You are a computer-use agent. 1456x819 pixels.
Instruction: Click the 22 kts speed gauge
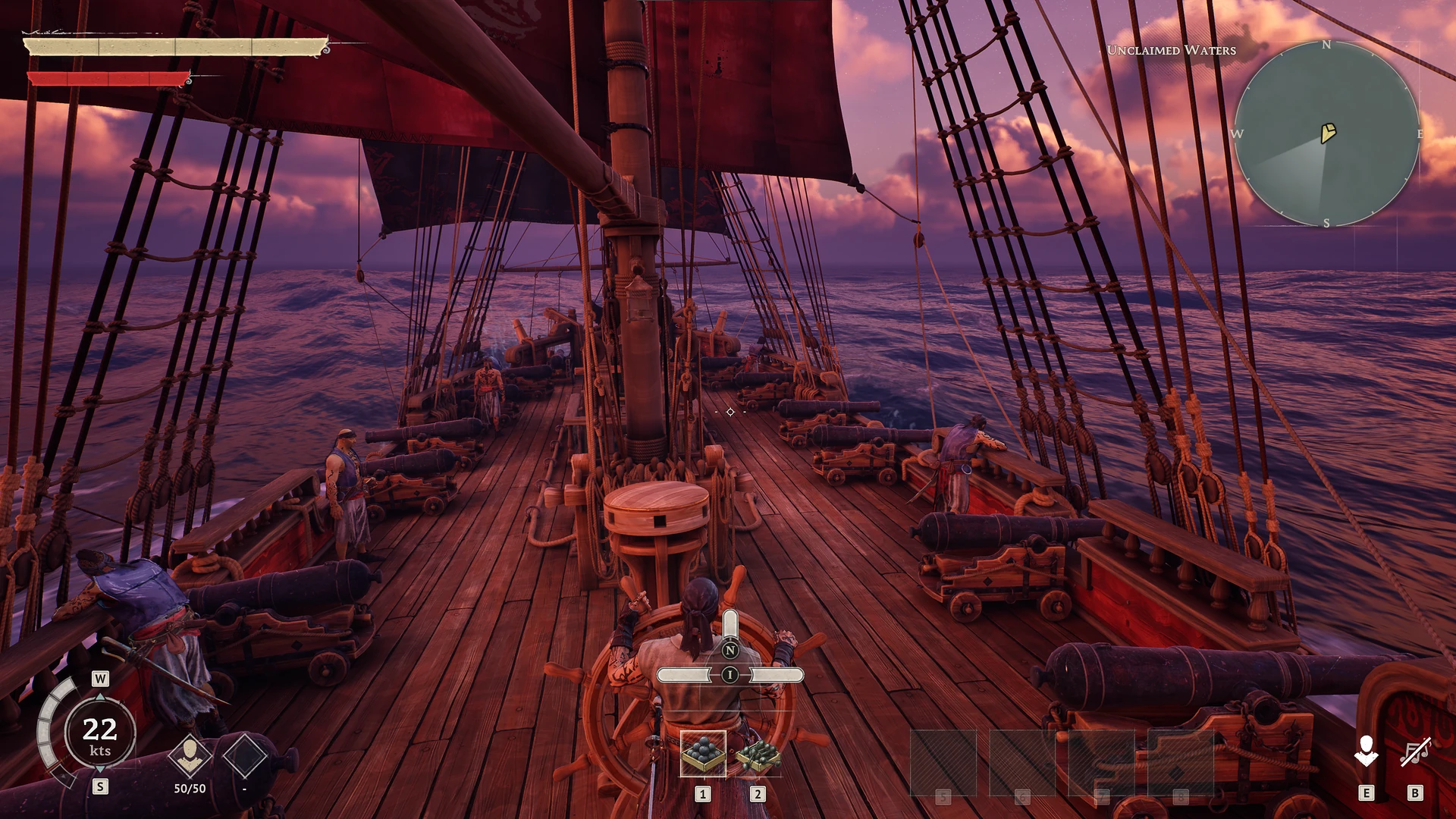click(100, 734)
